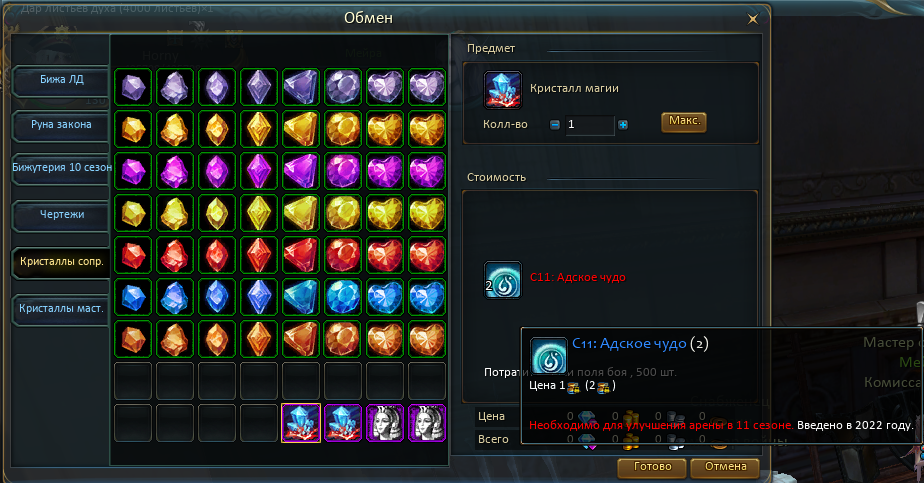Choose the round magenta gem

(x=343, y=170)
